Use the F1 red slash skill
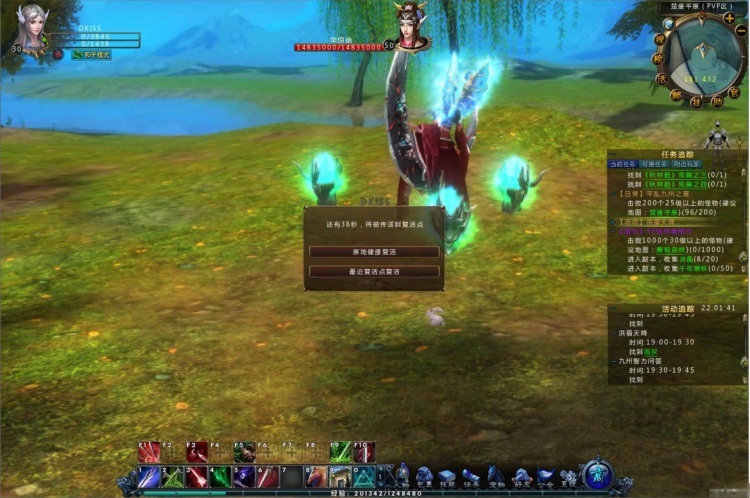The width and height of the screenshot is (750, 498). 149,452
